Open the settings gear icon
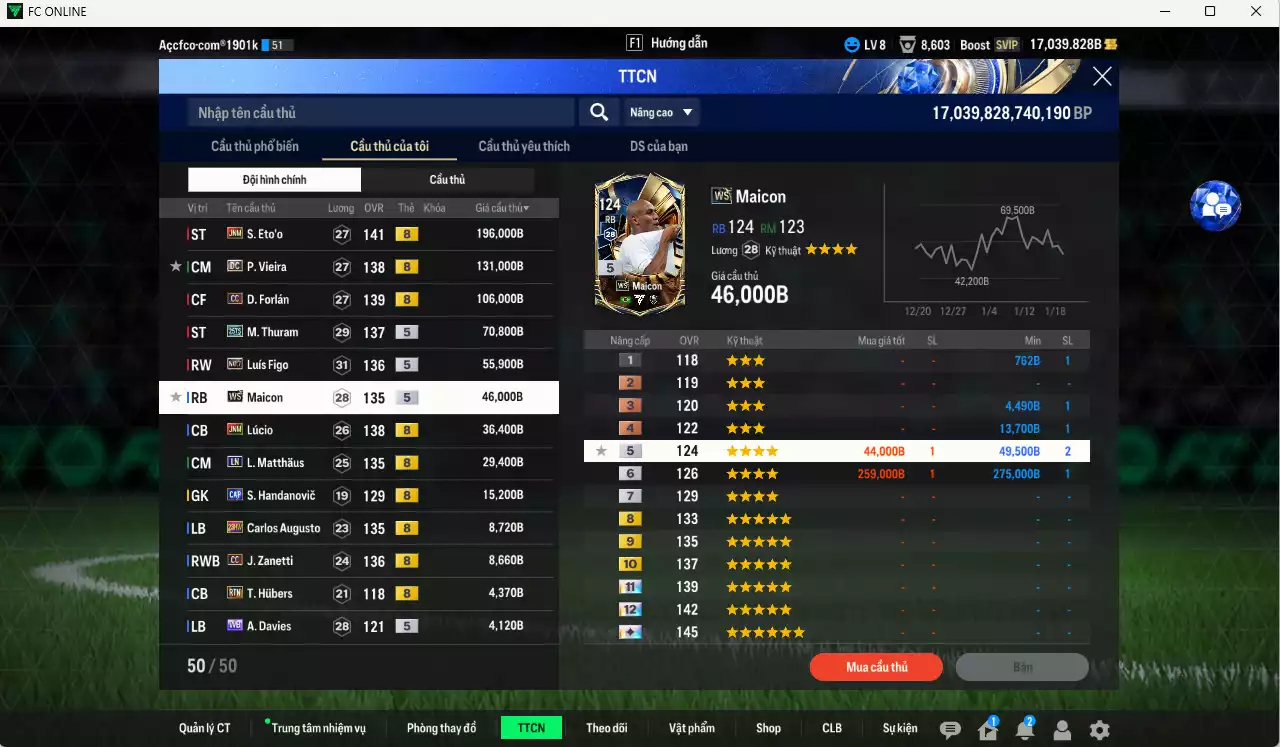Viewport: 1280px width, 747px height. click(x=1101, y=727)
